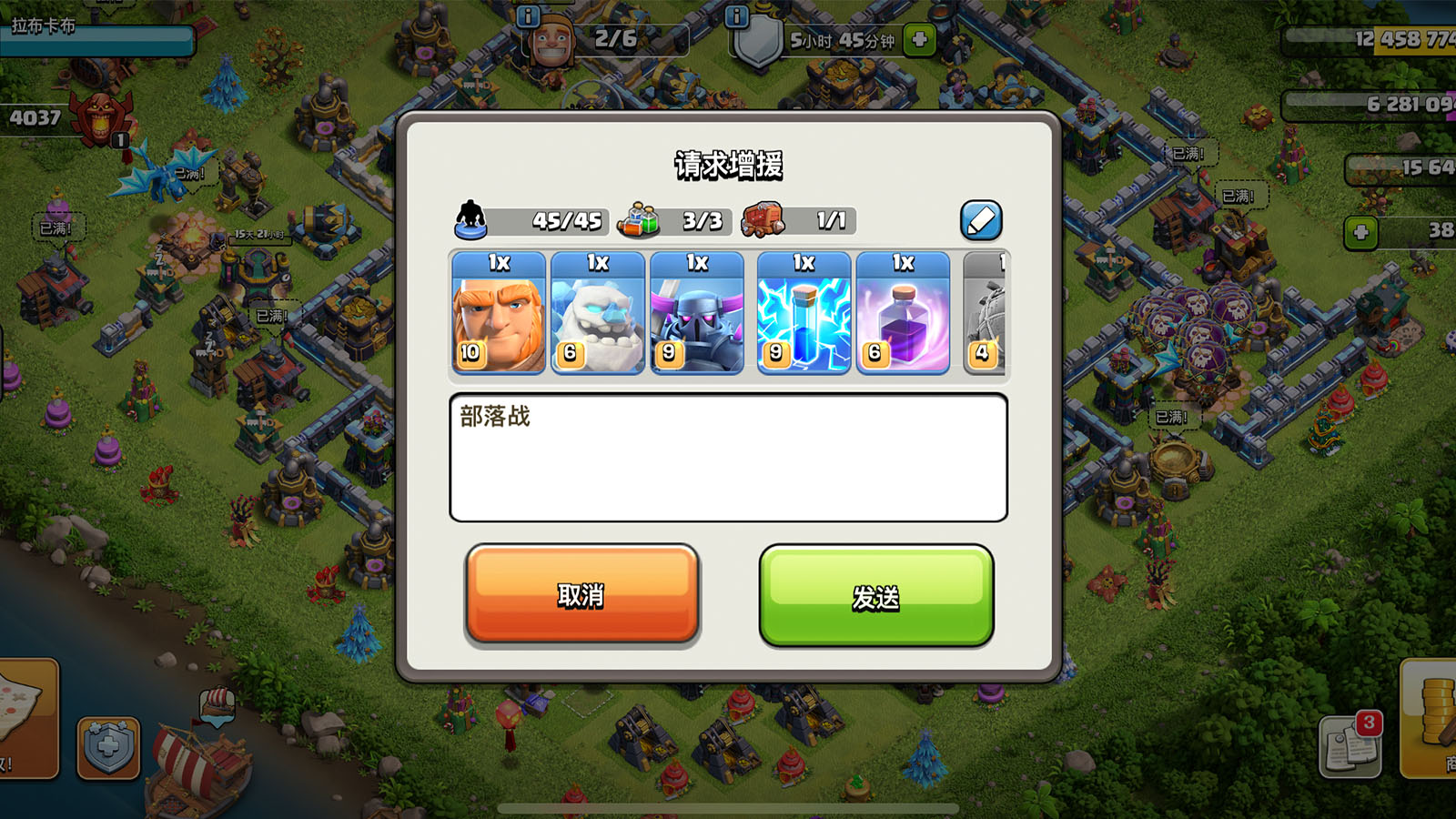
Task: Click the troop silhouette capacity icon
Action: (x=470, y=218)
